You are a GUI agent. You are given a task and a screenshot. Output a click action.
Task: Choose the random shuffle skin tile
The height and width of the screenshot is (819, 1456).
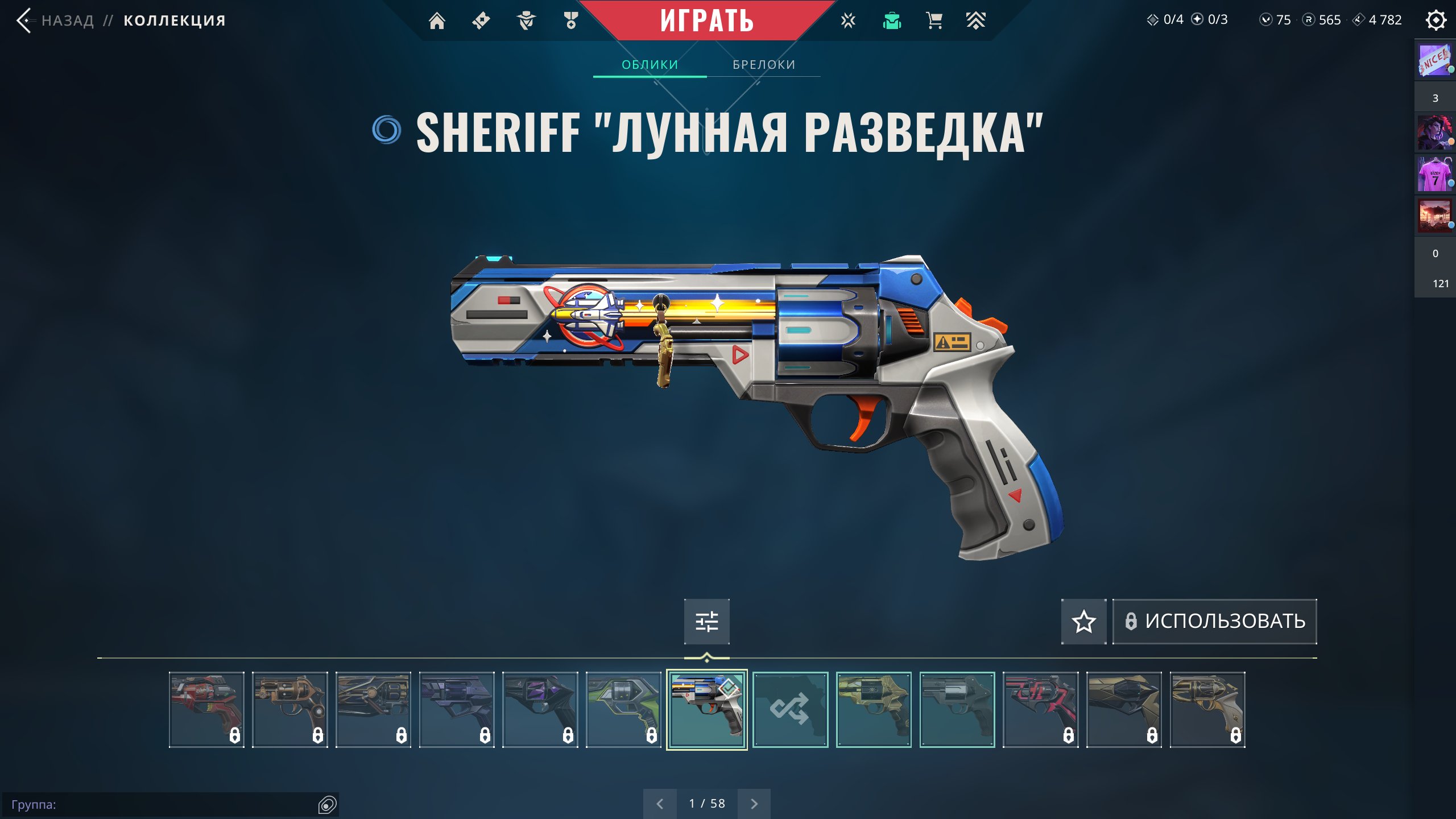(x=790, y=709)
